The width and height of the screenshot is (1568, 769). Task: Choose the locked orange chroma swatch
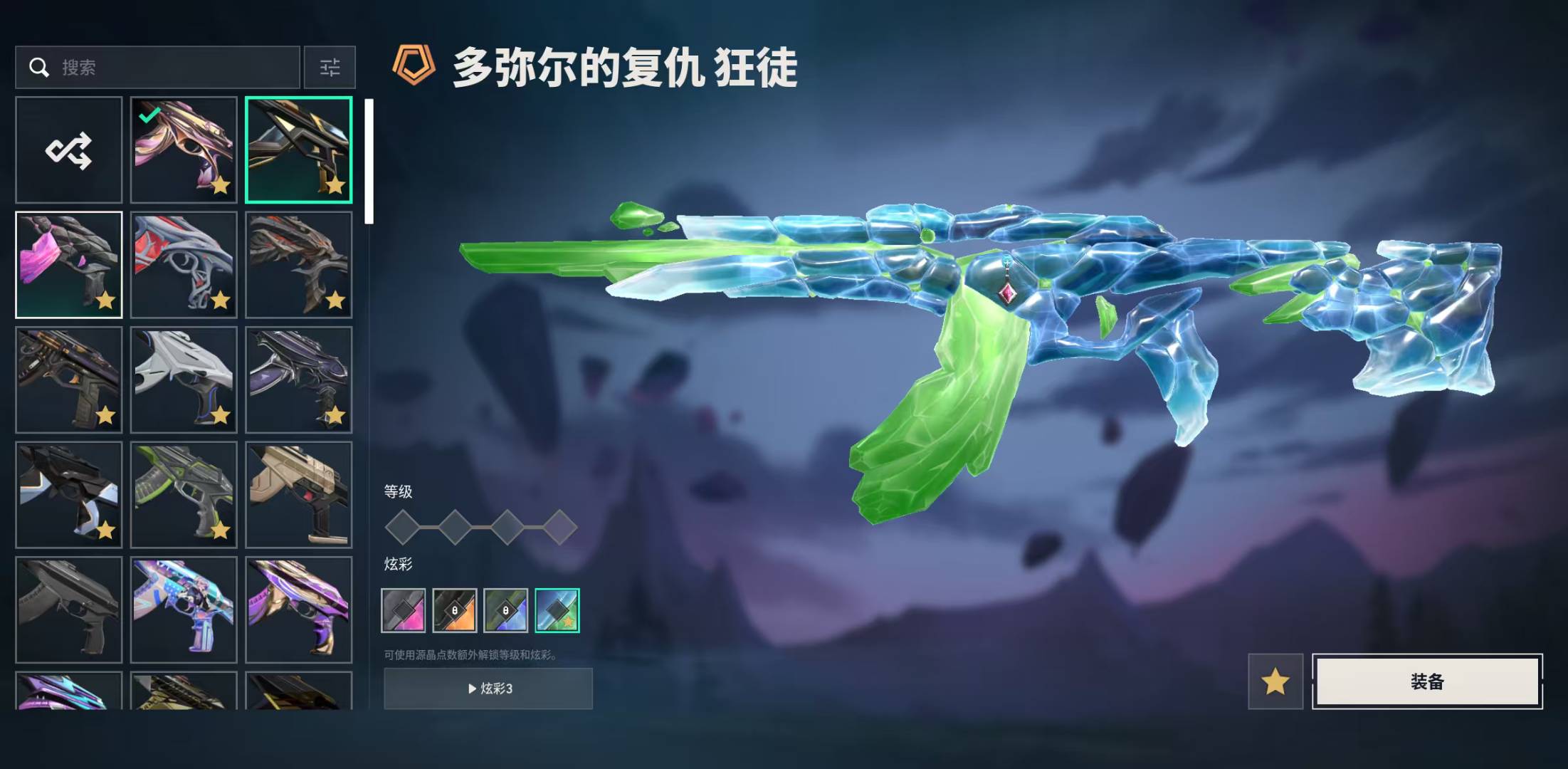click(x=455, y=610)
